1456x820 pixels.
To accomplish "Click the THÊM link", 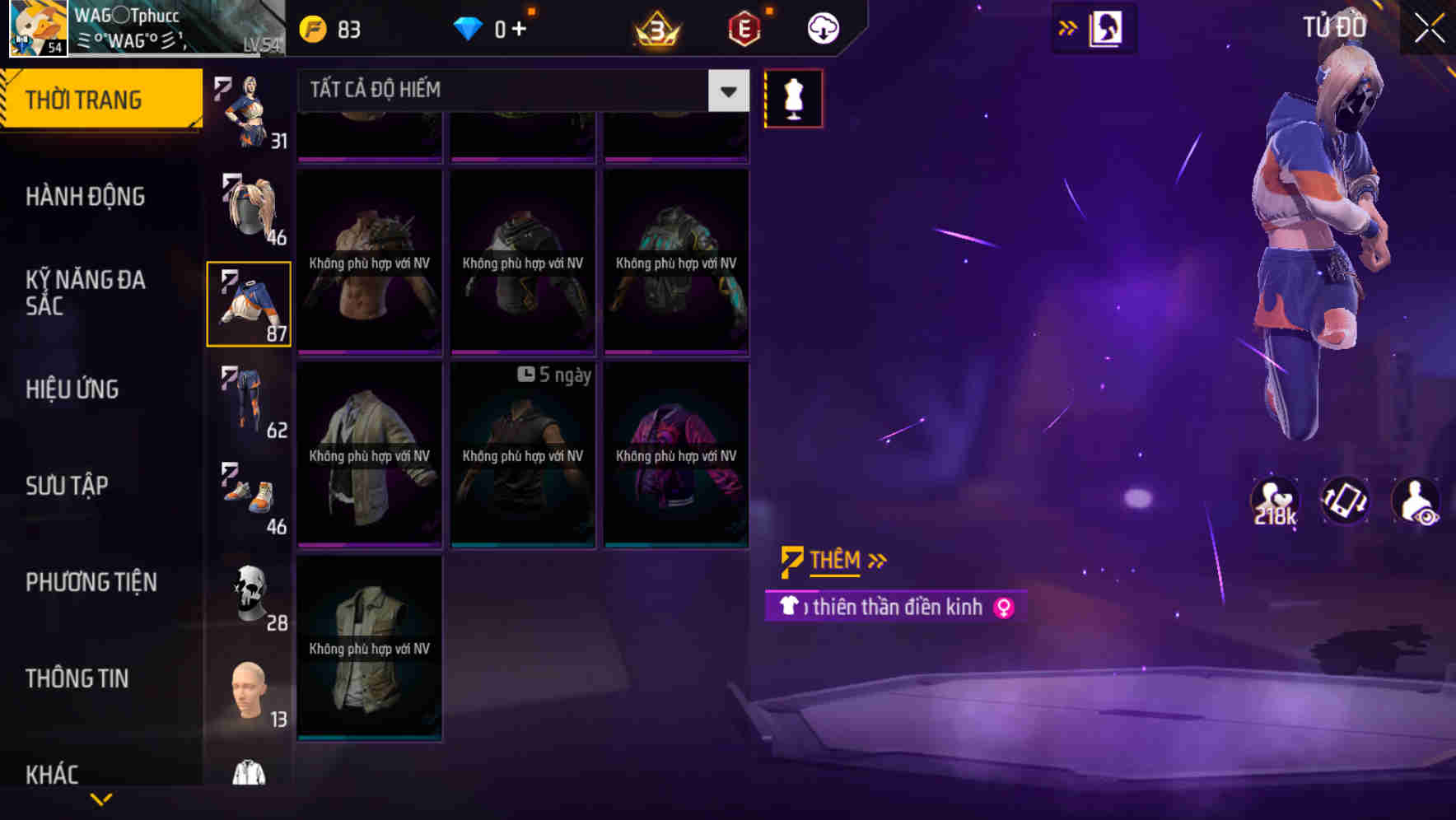I will (x=834, y=560).
